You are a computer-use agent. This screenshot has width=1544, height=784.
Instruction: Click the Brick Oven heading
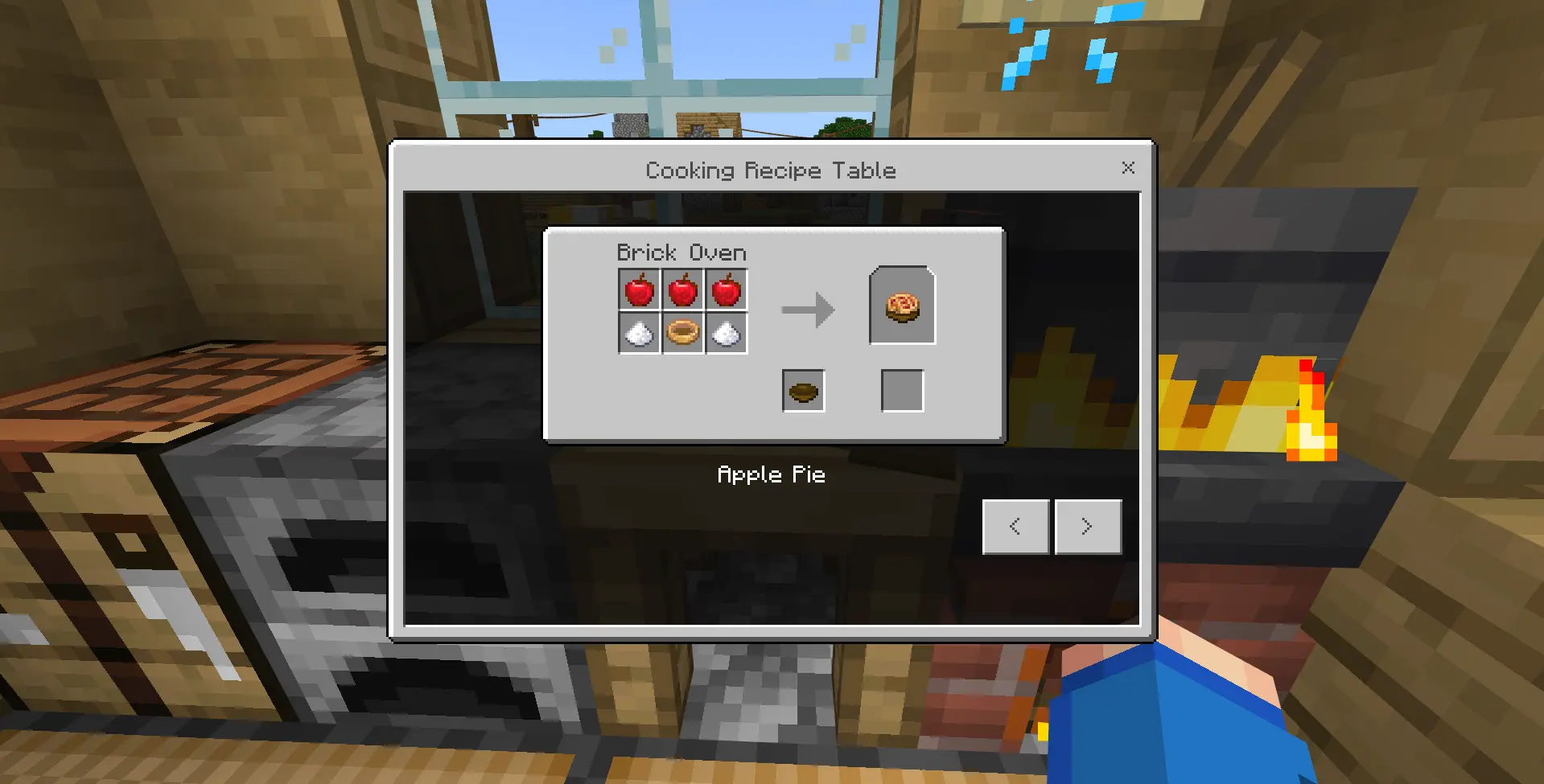(x=681, y=252)
